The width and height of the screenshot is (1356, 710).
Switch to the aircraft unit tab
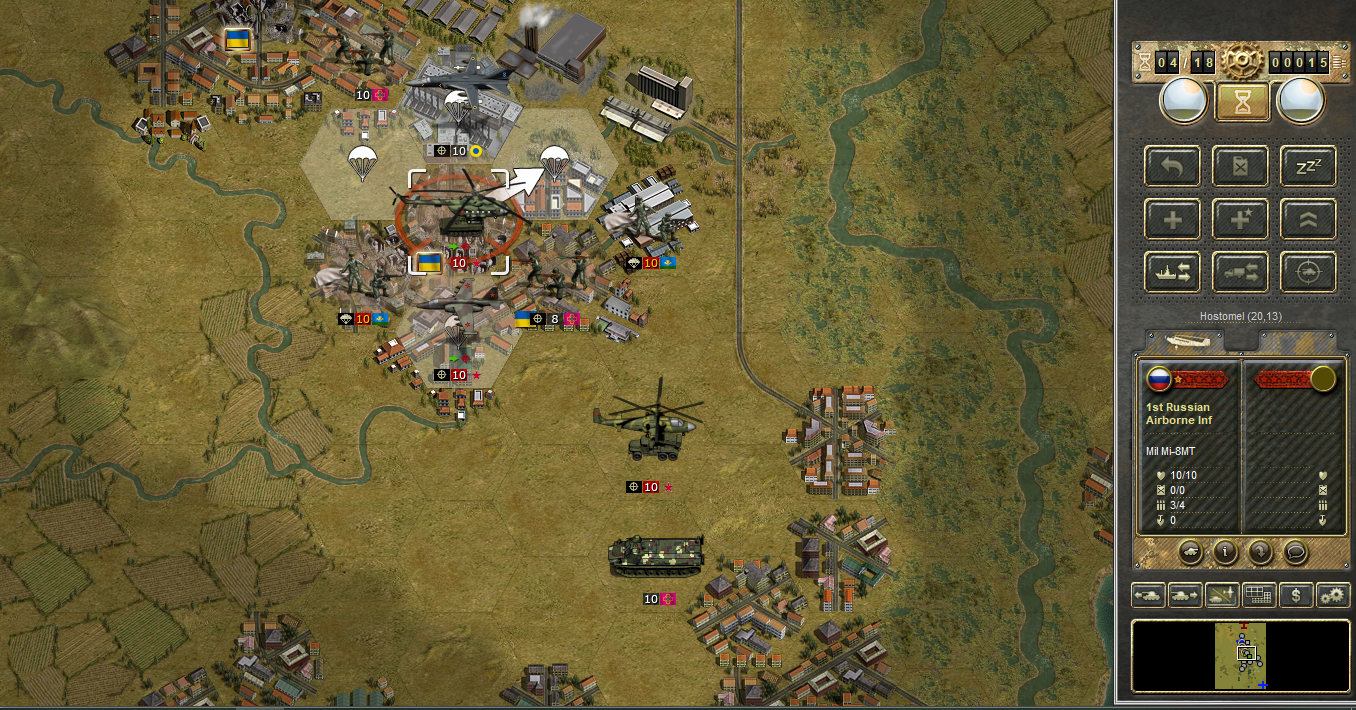point(1186,340)
